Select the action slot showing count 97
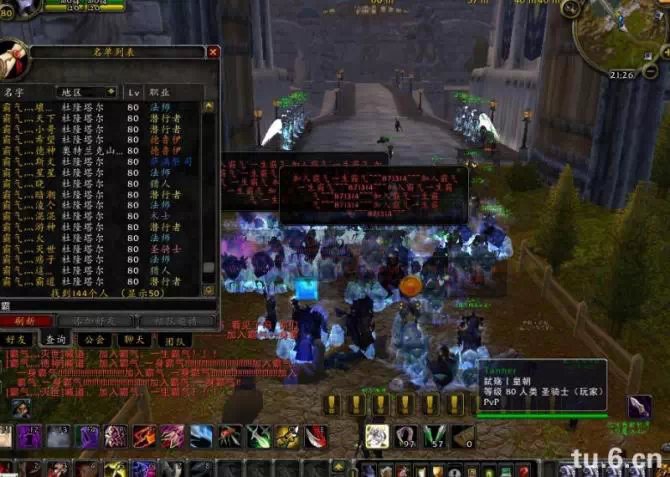Screen dimensions: 670x477 (405, 436)
